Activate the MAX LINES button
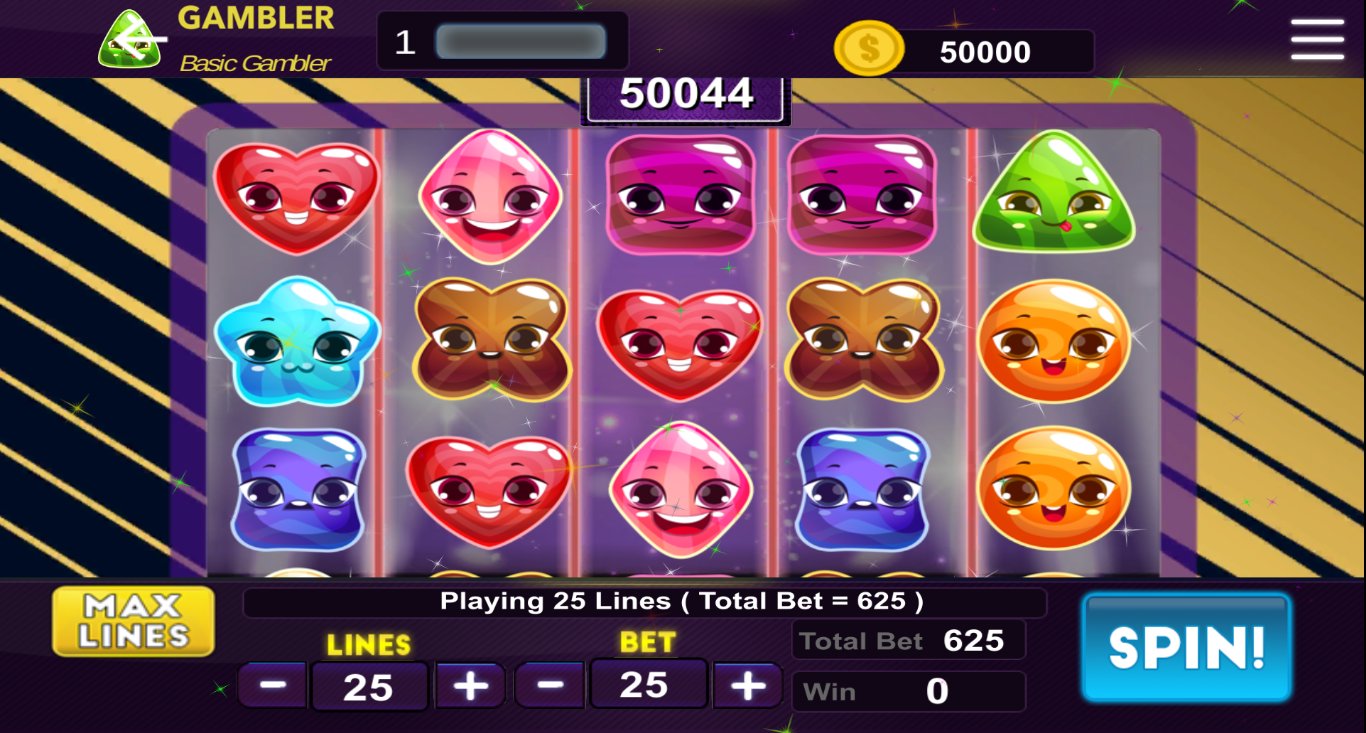Viewport: 1366px width, 733px height. pyautogui.click(x=132, y=620)
